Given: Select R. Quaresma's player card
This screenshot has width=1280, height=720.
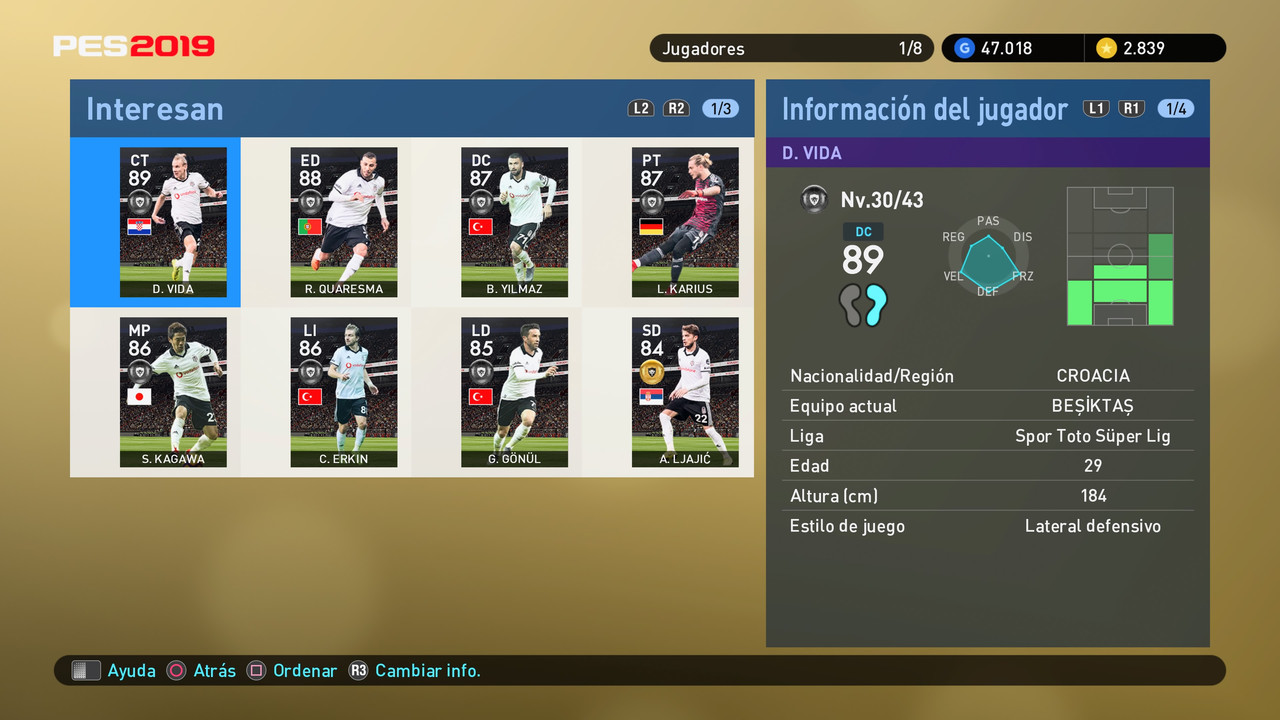Looking at the screenshot, I should [x=343, y=222].
